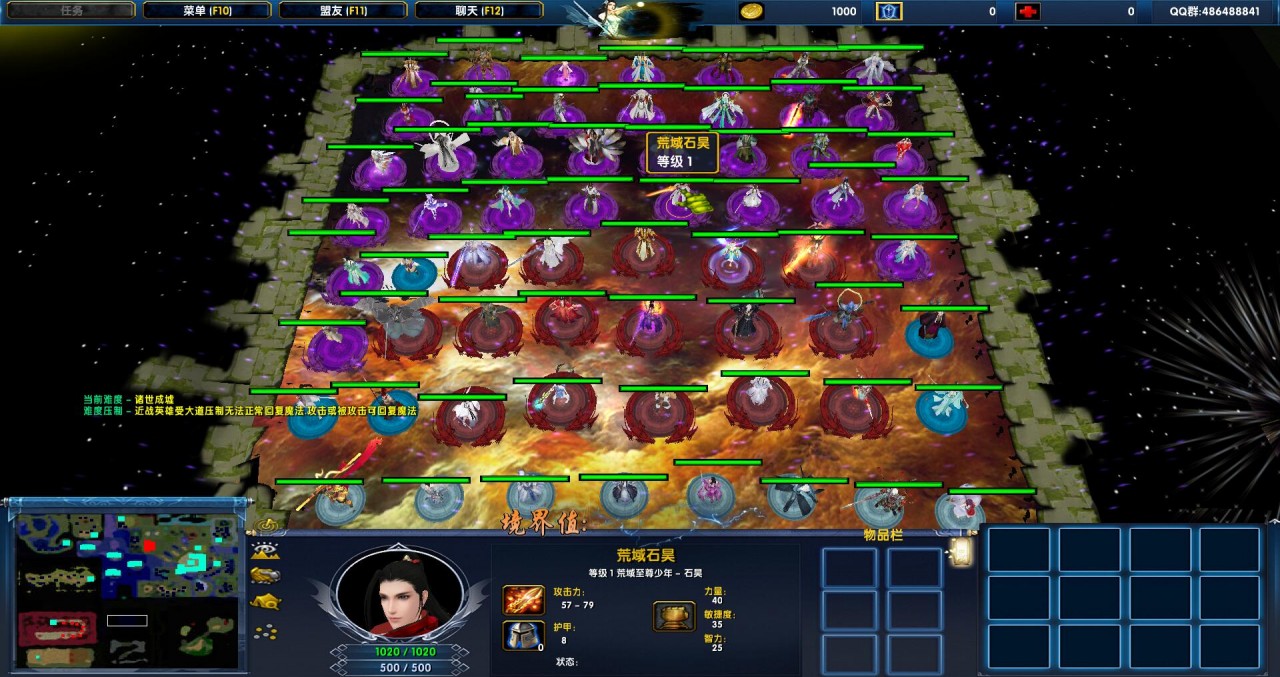Screen dimensions: 1280x677
Task: Click the minimap signal ping button
Action: click(x=266, y=524)
